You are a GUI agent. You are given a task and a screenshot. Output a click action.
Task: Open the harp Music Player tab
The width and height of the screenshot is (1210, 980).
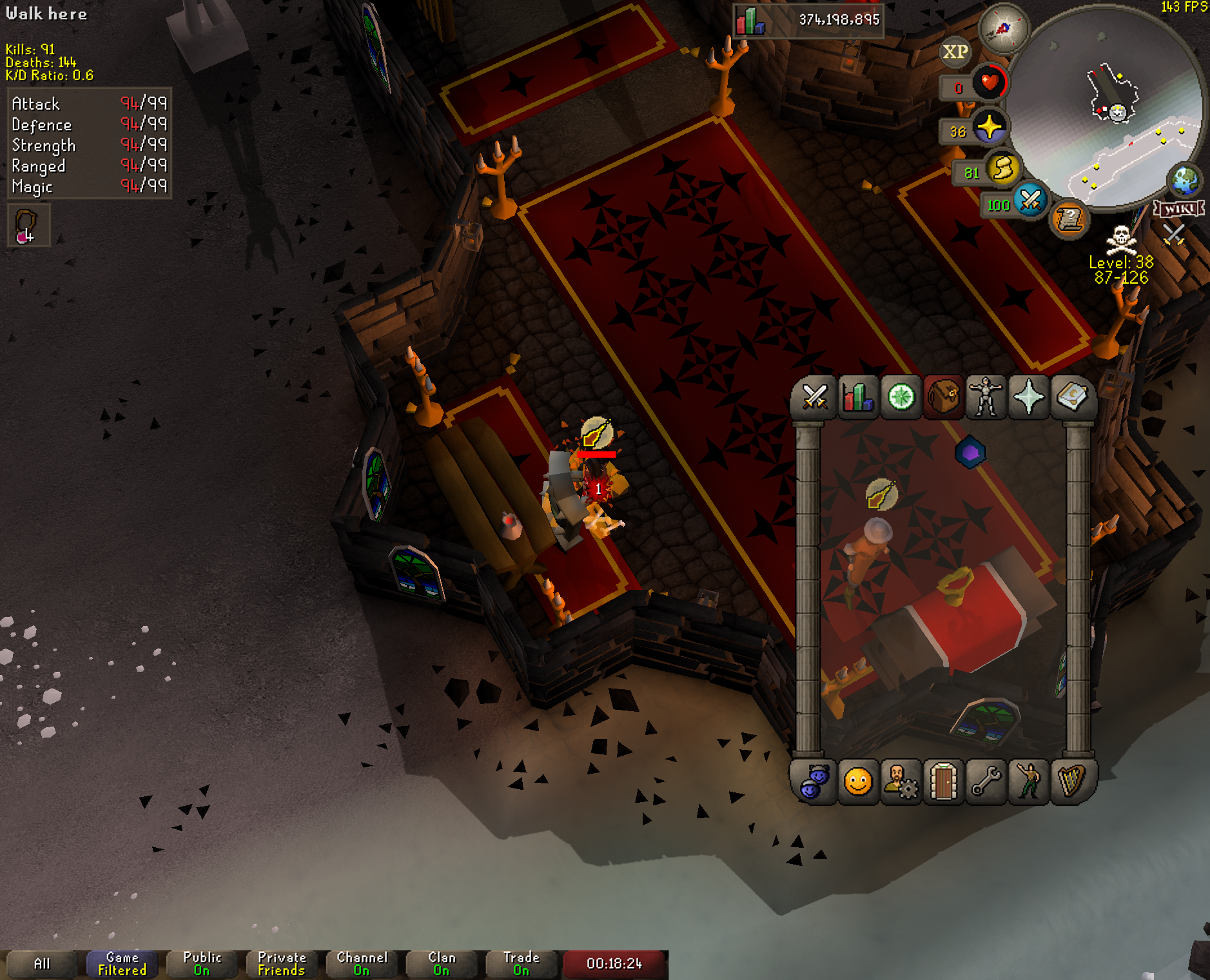[x=1071, y=782]
